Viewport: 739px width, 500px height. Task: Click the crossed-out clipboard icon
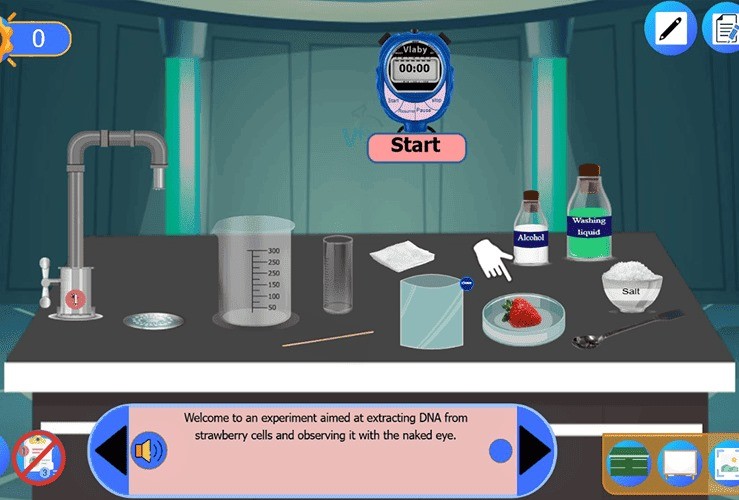pos(38,457)
